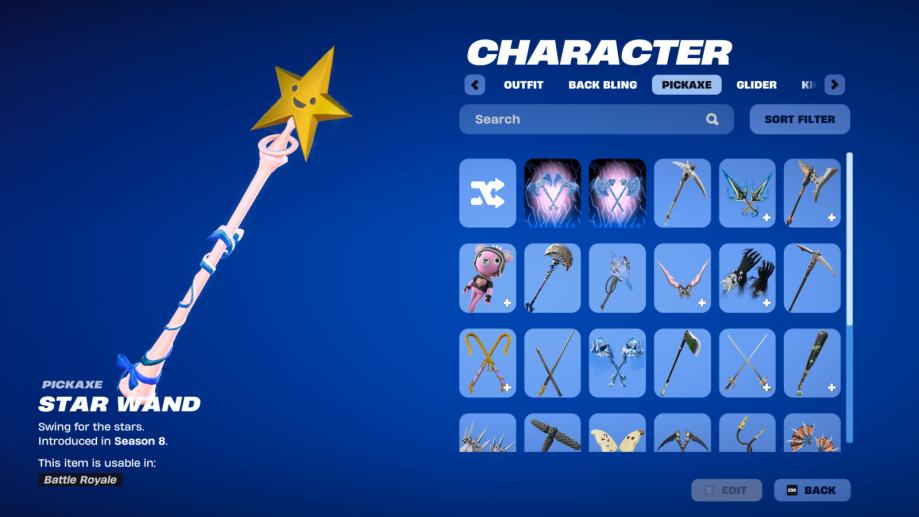
Task: Open the Back Bling tab
Action: point(602,85)
